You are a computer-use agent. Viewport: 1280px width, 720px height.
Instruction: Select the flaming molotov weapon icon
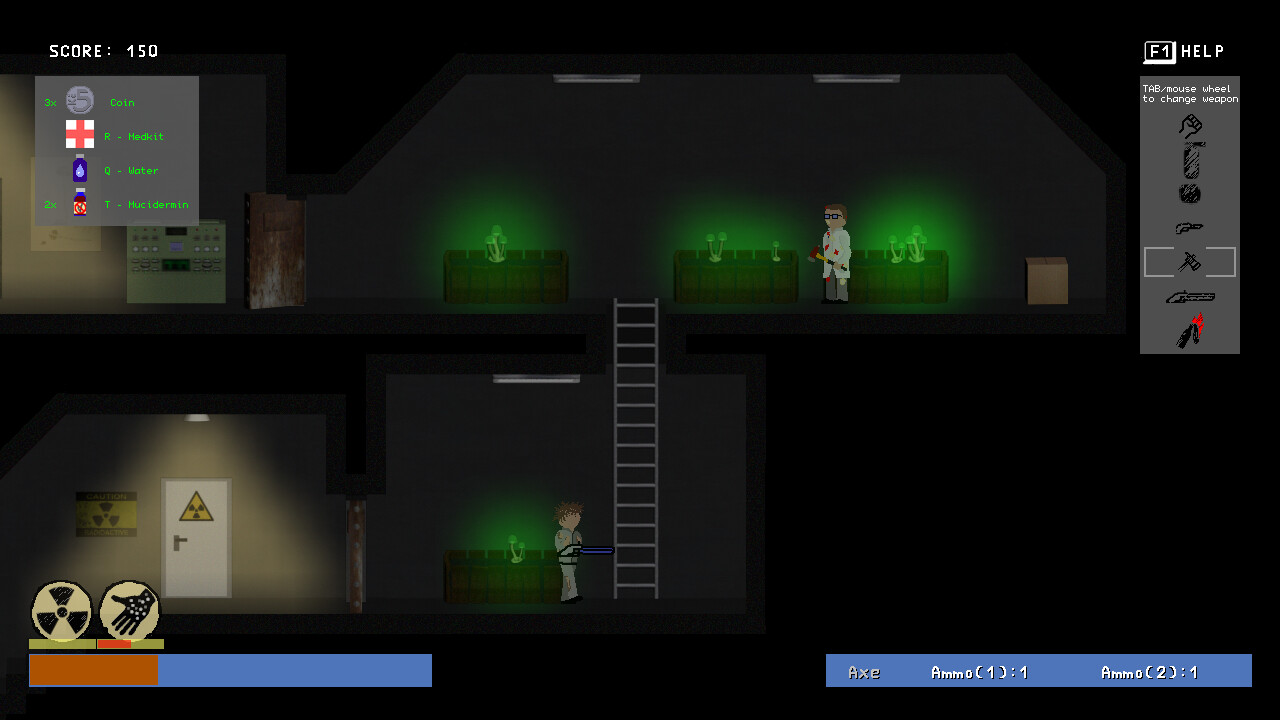coord(1190,328)
